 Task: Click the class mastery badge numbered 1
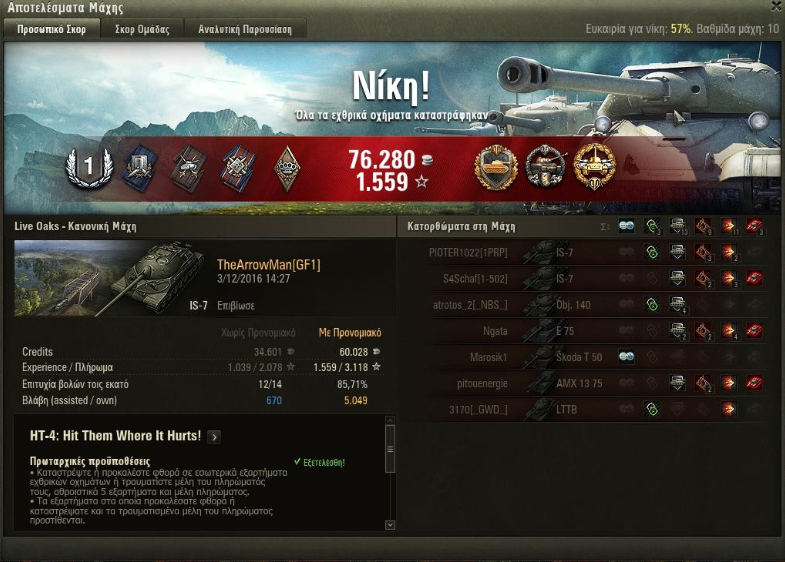[x=86, y=167]
